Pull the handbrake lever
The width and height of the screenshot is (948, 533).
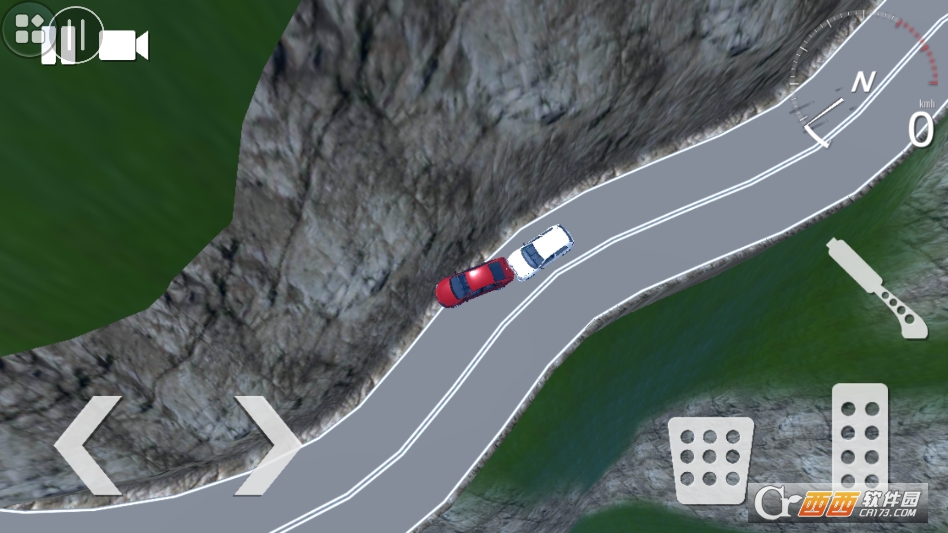click(x=876, y=287)
